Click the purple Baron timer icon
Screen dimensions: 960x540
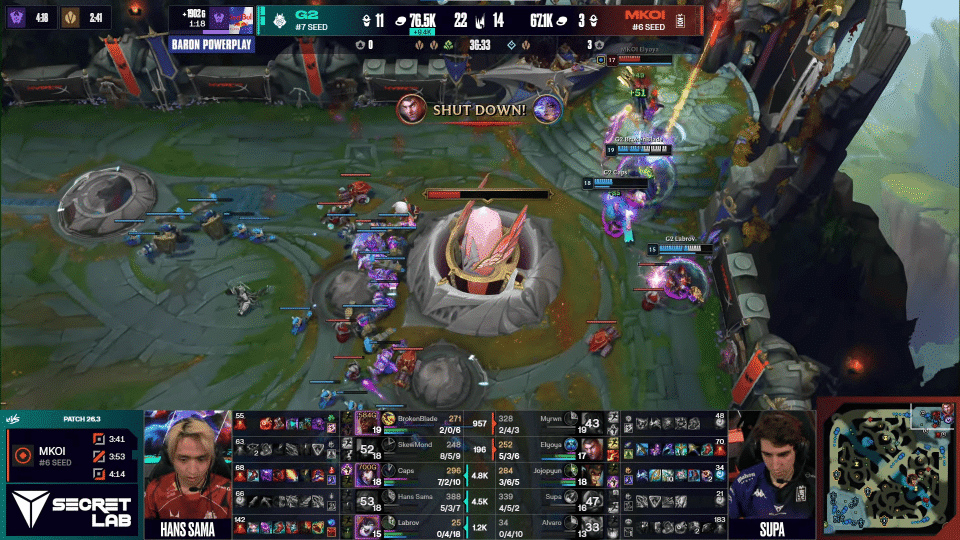point(17,16)
